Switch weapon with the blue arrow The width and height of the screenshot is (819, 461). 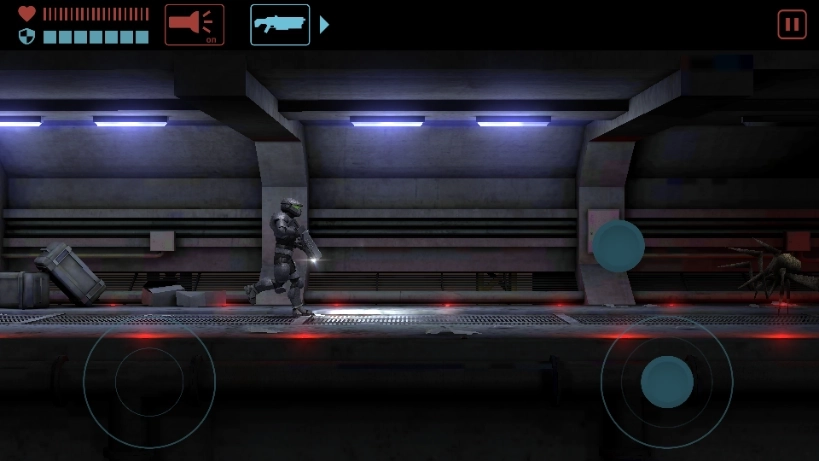coord(324,25)
